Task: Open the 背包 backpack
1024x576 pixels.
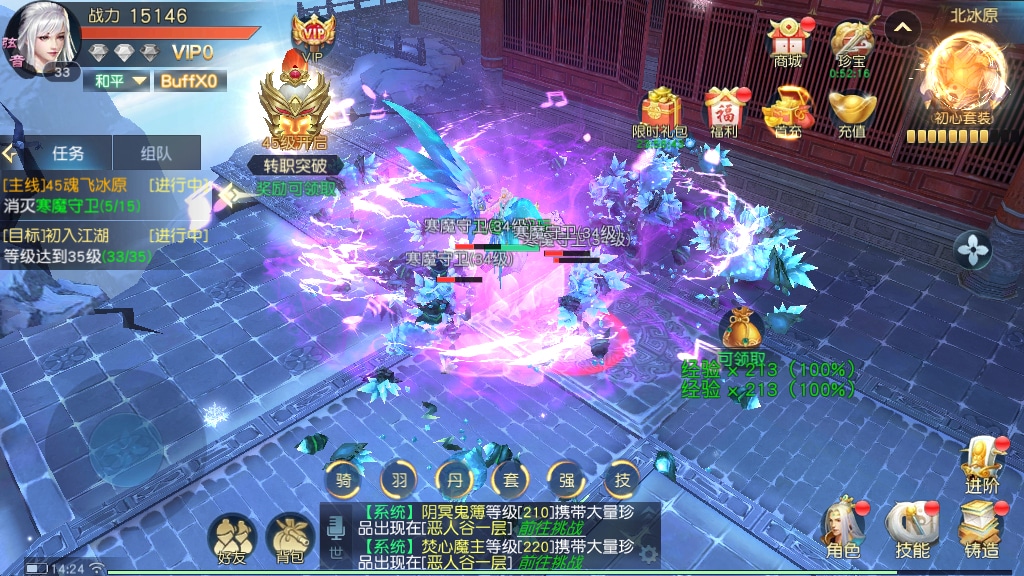Action: [x=290, y=540]
